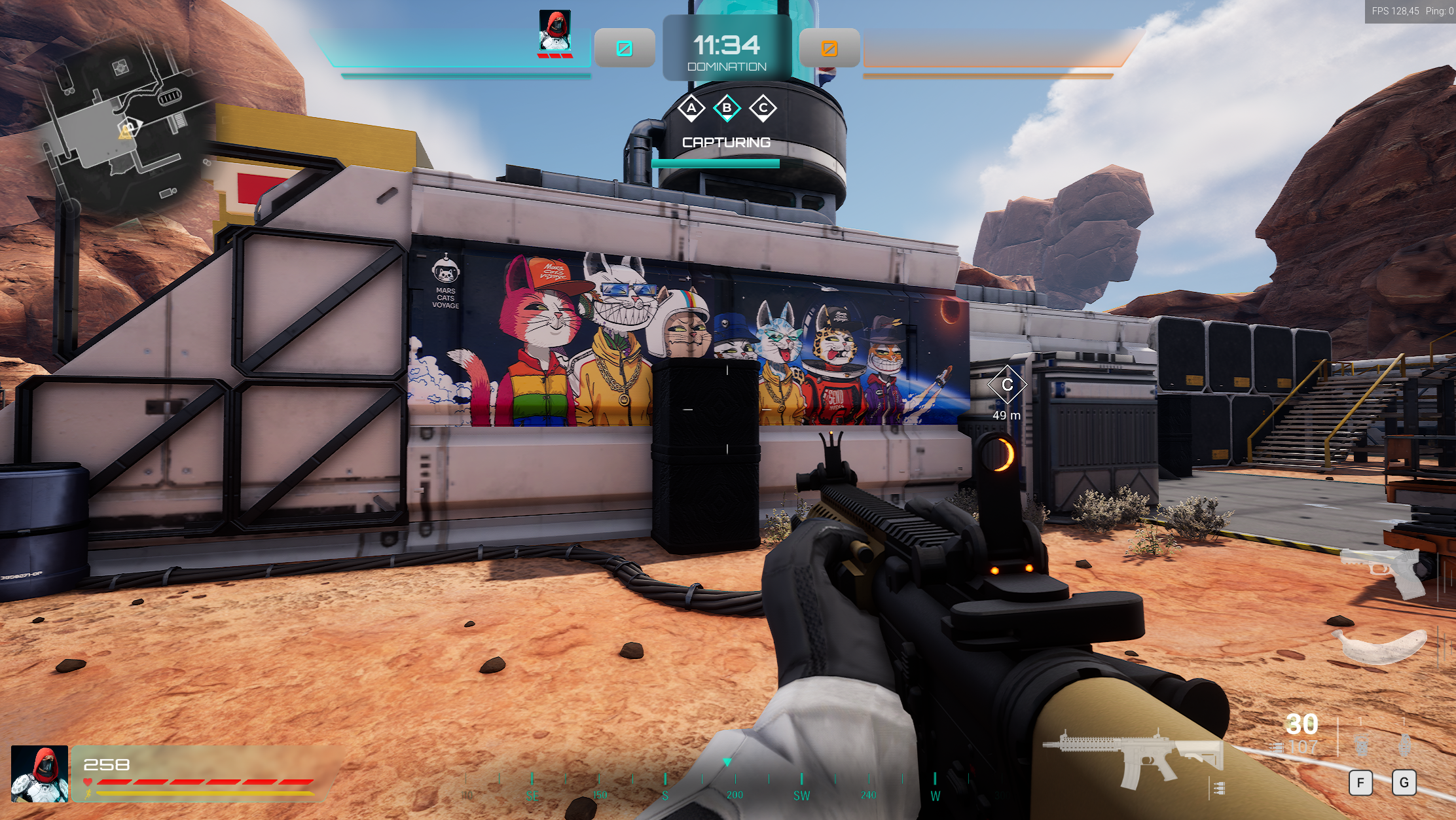Select objective C diamond in top tracker
1456x820 pixels.
pos(763,108)
